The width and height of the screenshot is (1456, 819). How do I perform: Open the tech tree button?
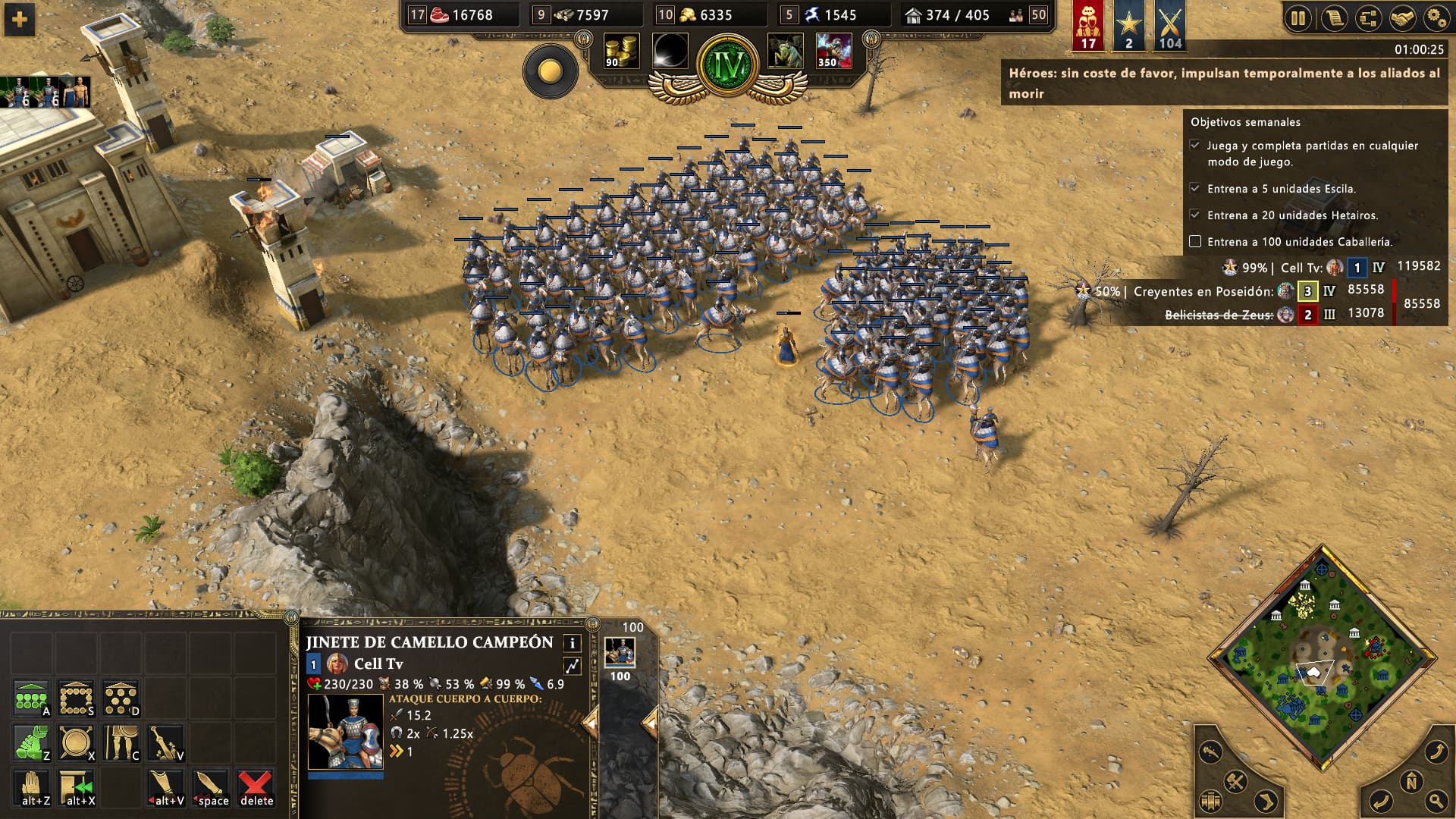[x=1368, y=18]
